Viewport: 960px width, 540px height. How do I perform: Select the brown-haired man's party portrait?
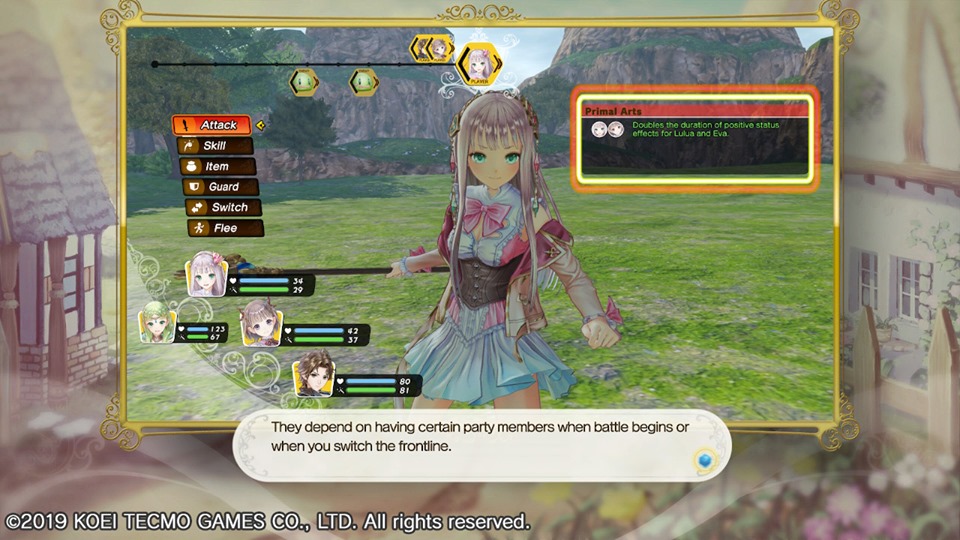(313, 374)
